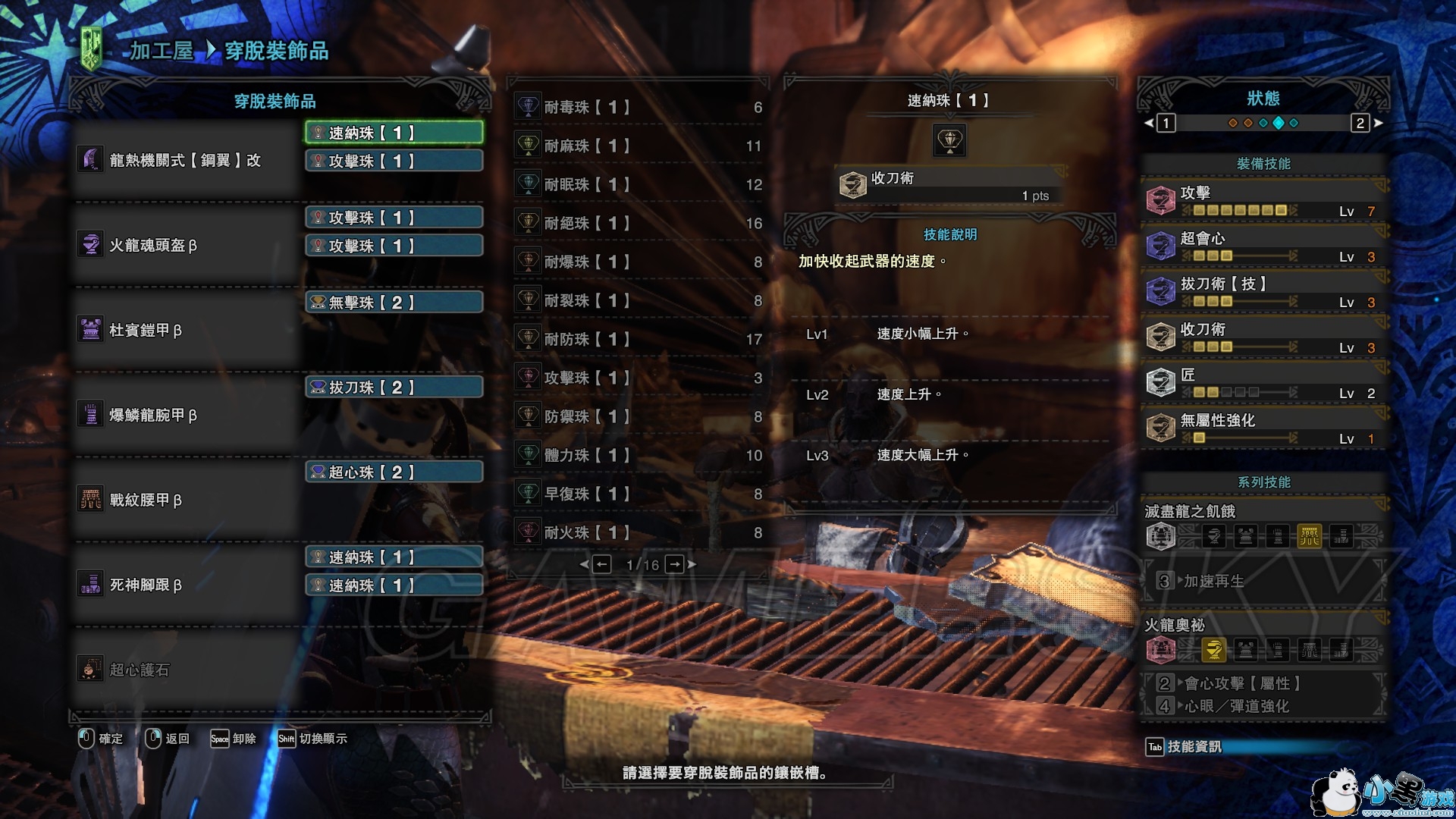Go to the previous decoration list page
This screenshot has width=1456, height=819.
601,564
